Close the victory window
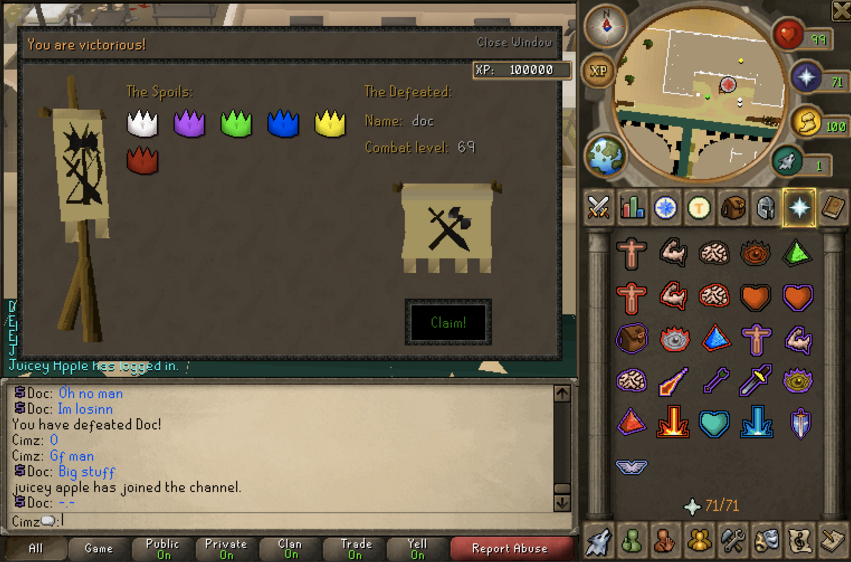The width and height of the screenshot is (851, 562). [514, 42]
